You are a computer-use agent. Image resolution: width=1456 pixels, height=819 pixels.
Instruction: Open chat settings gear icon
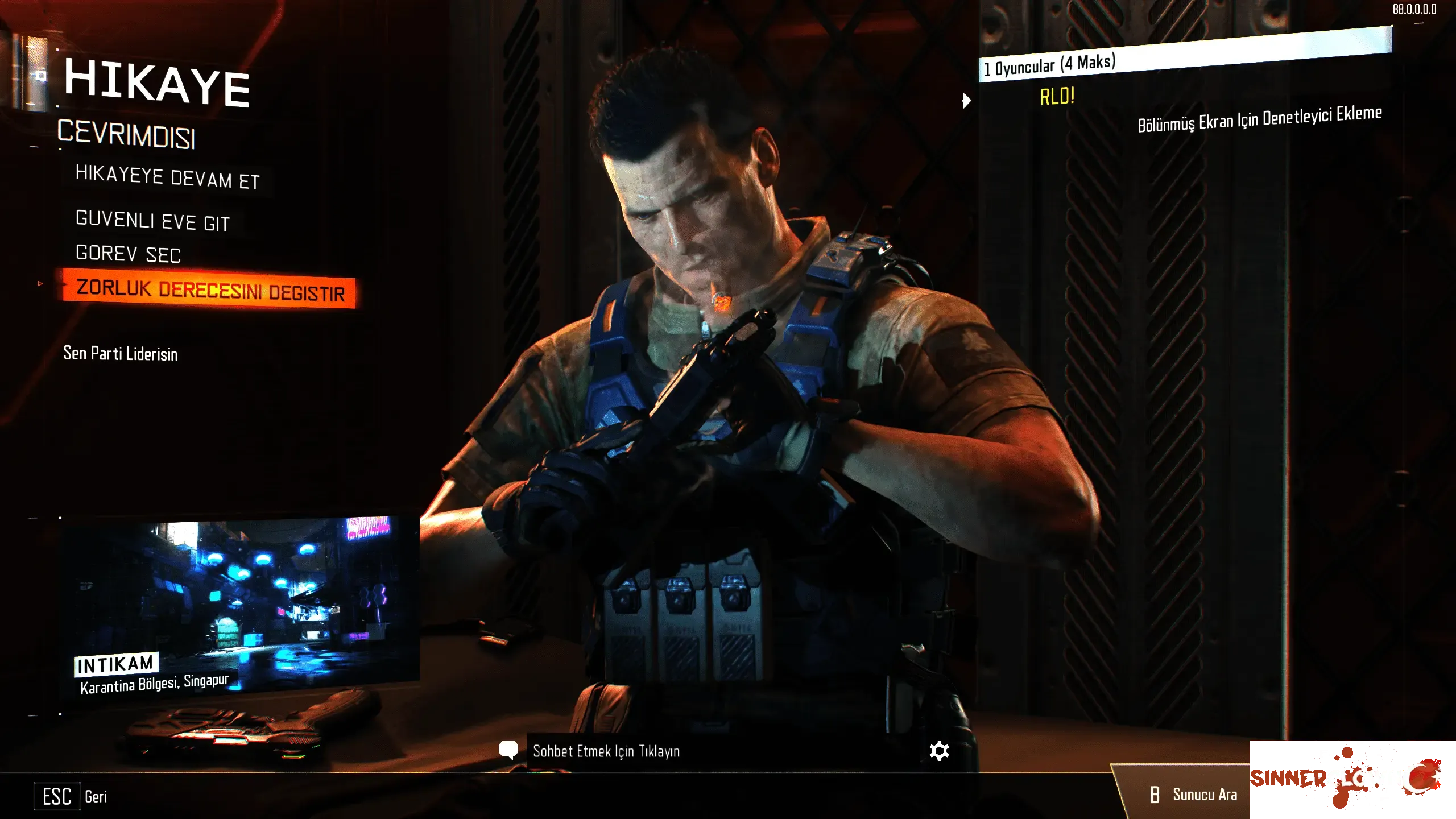click(939, 751)
